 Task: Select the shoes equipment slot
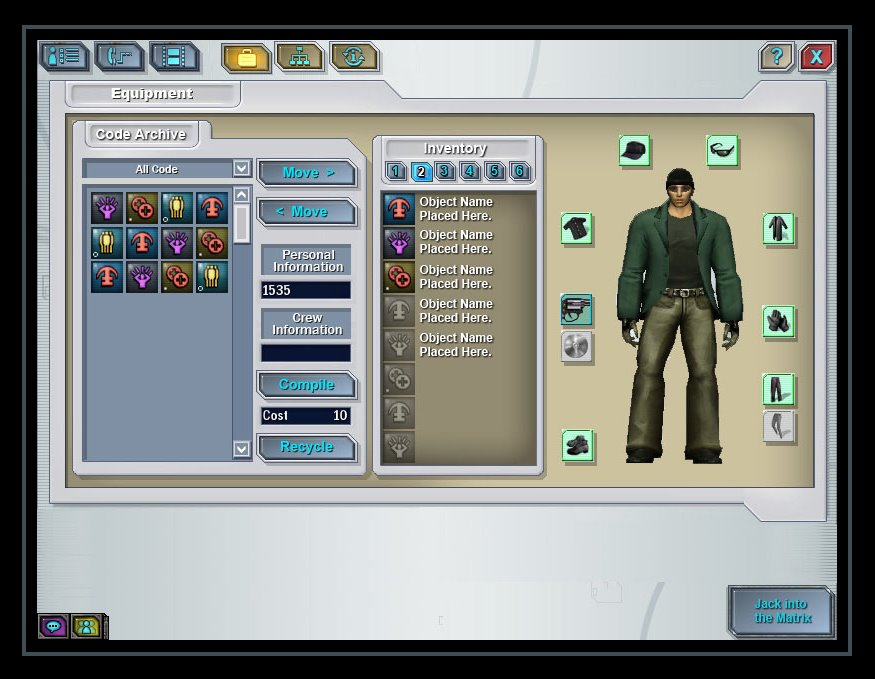[x=577, y=445]
